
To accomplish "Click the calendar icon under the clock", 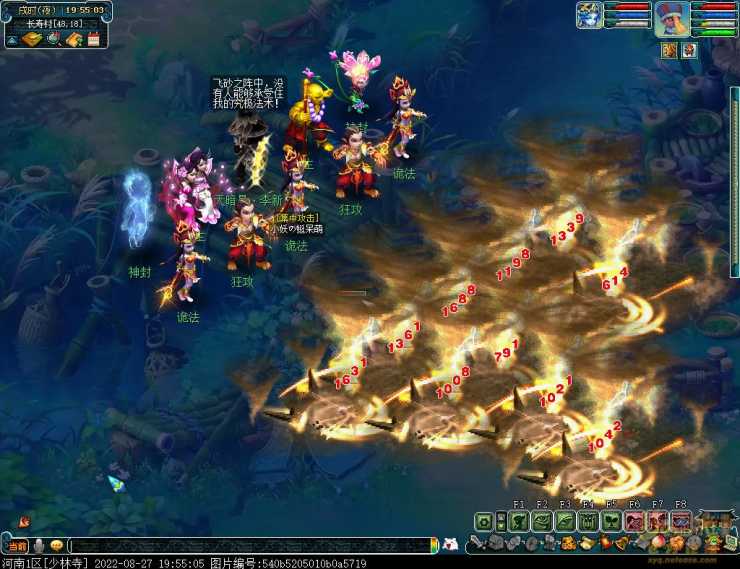I will click(x=94, y=40).
